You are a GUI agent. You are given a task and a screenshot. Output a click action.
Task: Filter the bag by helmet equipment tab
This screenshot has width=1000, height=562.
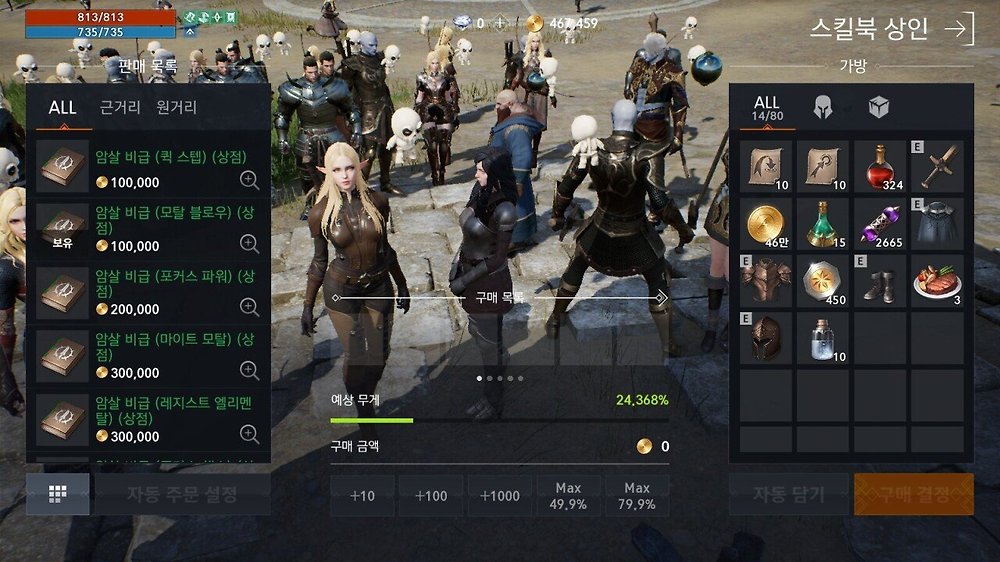coord(823,108)
